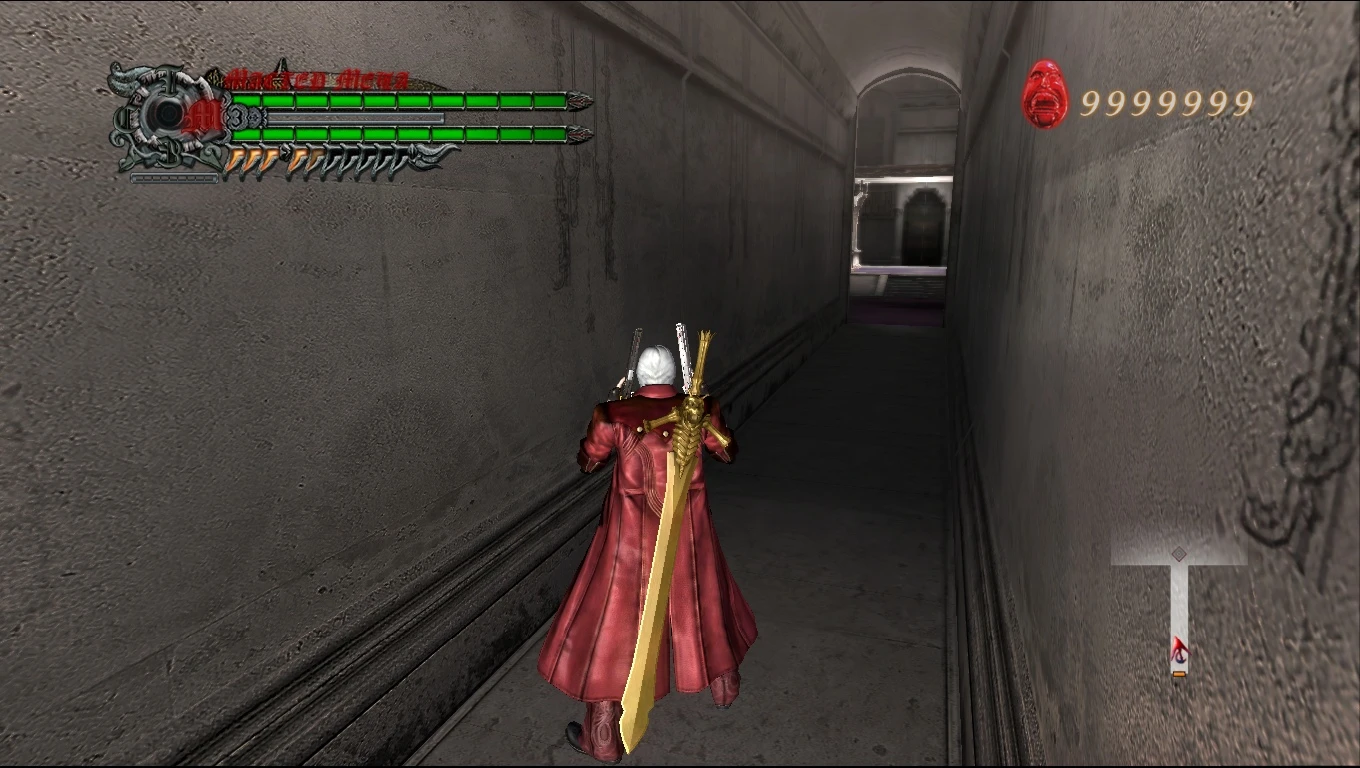Image resolution: width=1360 pixels, height=768 pixels.
Task: Click the last unlit Devil Trigger rune
Action: click(x=398, y=160)
